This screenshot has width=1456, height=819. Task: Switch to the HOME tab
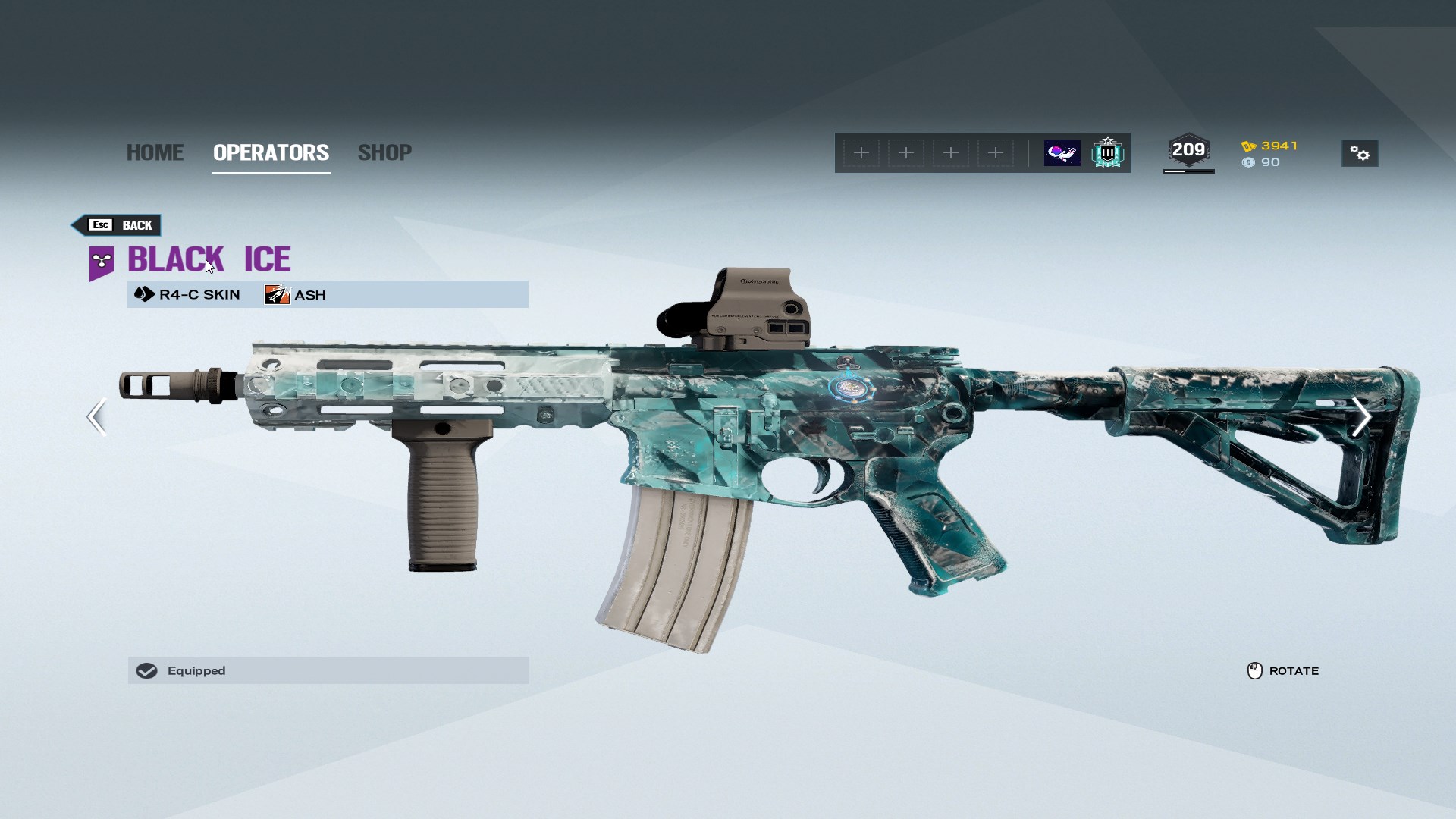tap(155, 152)
